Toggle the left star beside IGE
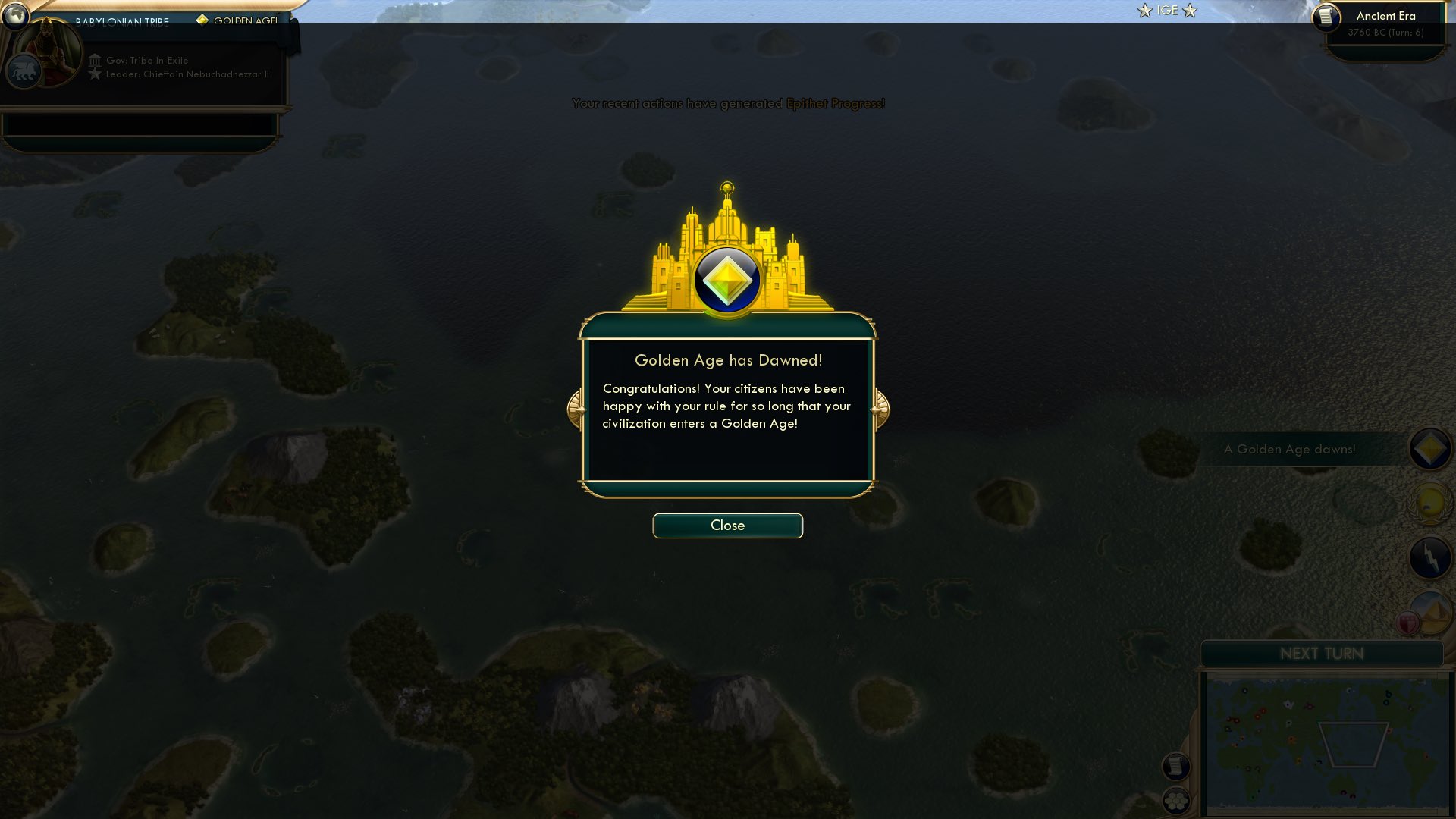The height and width of the screenshot is (819, 1456). pyautogui.click(x=1144, y=11)
